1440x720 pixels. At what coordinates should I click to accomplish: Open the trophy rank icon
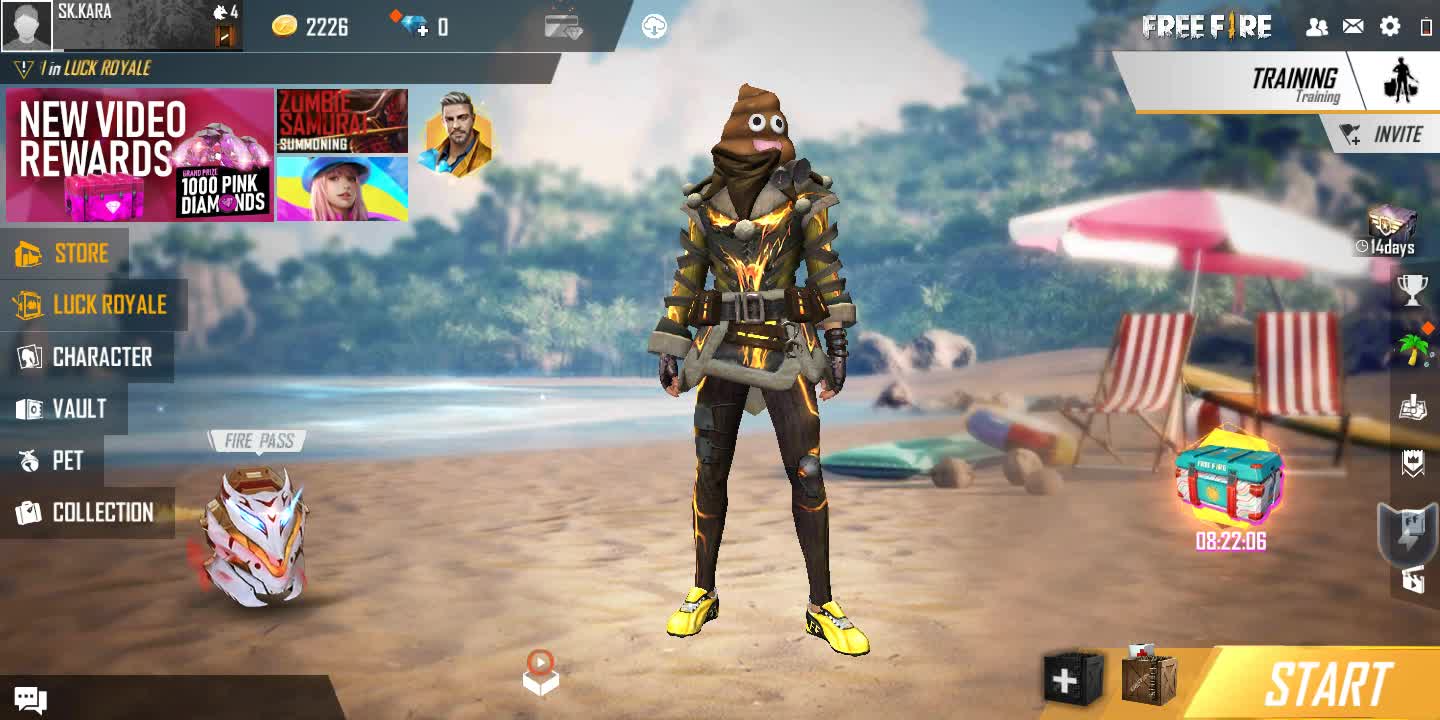pyautogui.click(x=1412, y=291)
